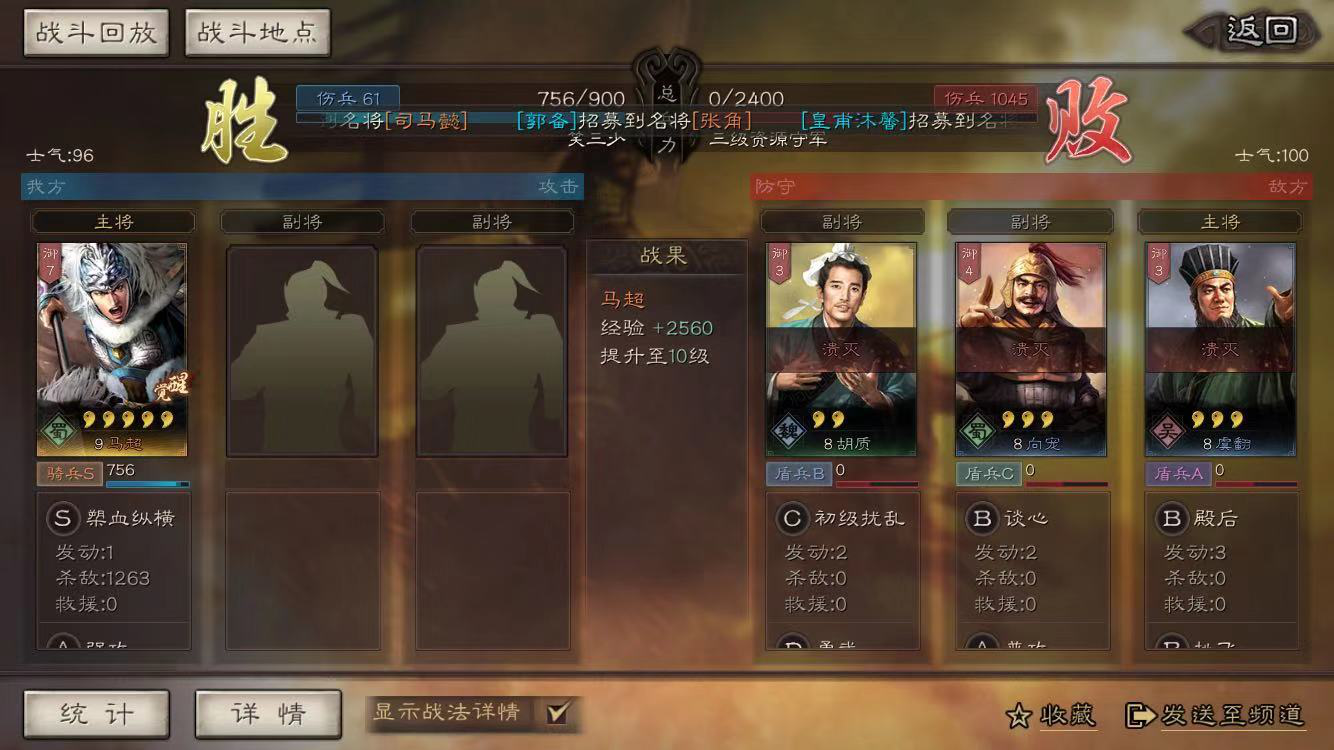The image size is (1334, 750).
Task: Inspect the 初级扰乱 skill entry
Action: [x=843, y=518]
